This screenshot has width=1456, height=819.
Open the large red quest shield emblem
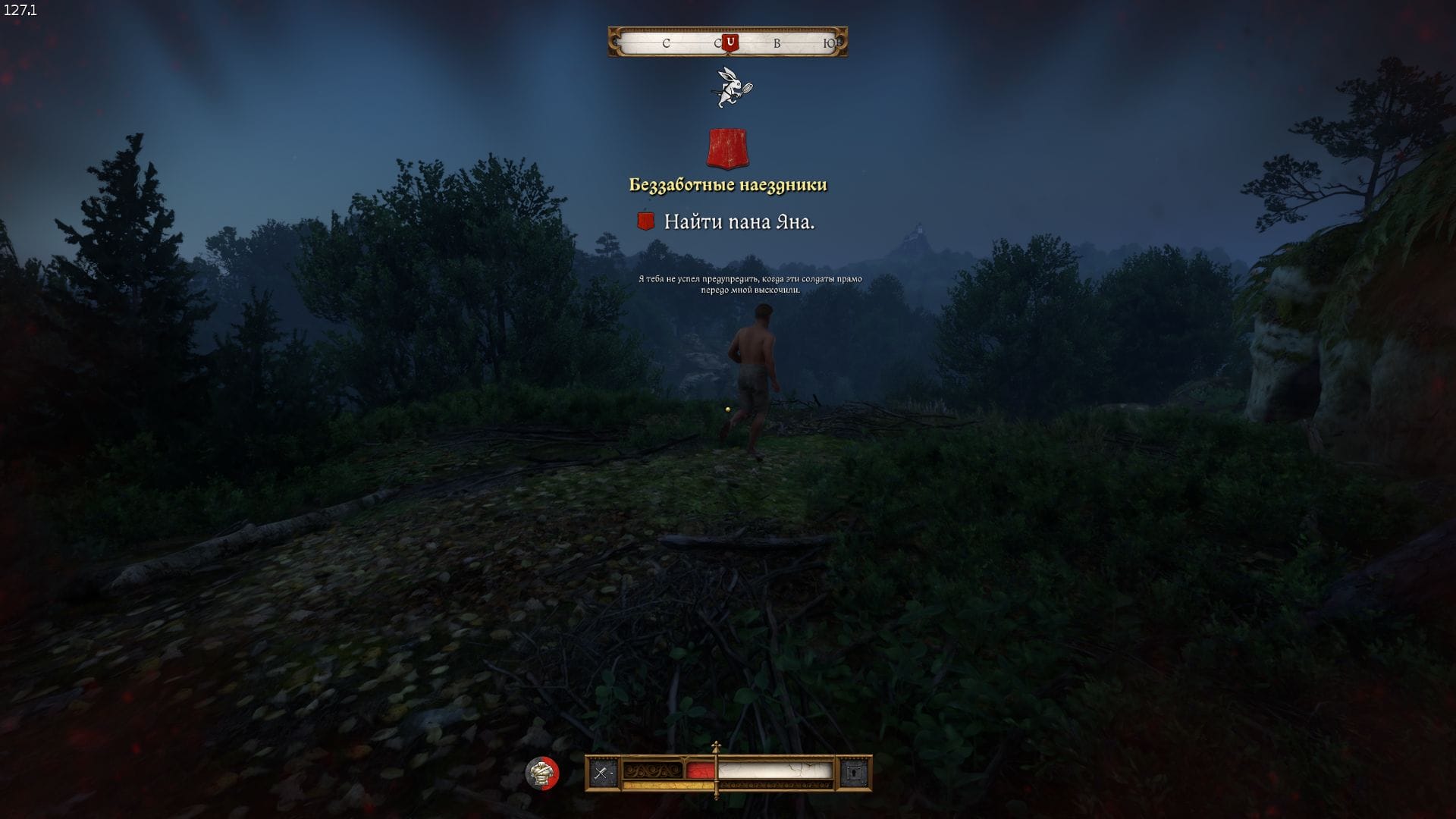click(x=727, y=148)
